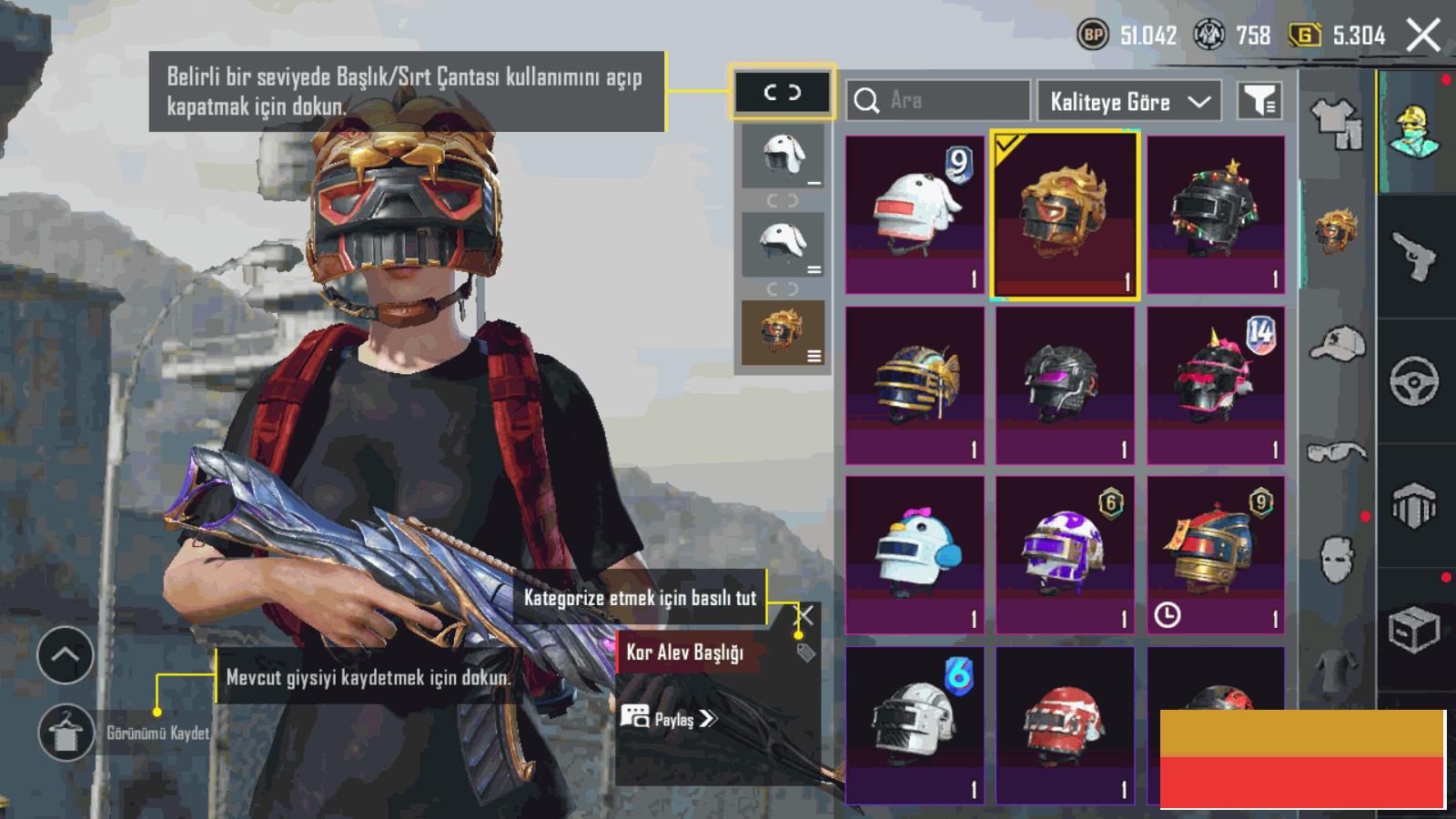Choose the purple and white spotted helmet
This screenshot has height=819, width=1456.
click(x=1065, y=554)
